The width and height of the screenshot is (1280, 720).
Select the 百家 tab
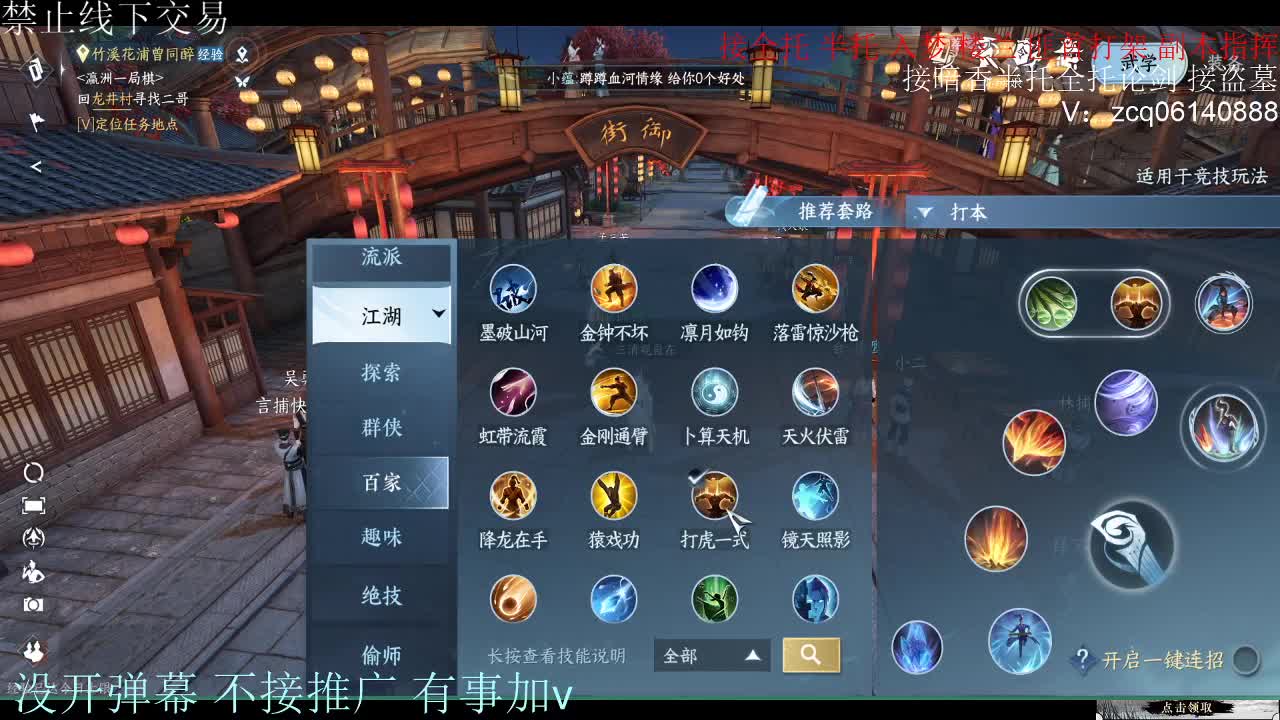pos(383,482)
